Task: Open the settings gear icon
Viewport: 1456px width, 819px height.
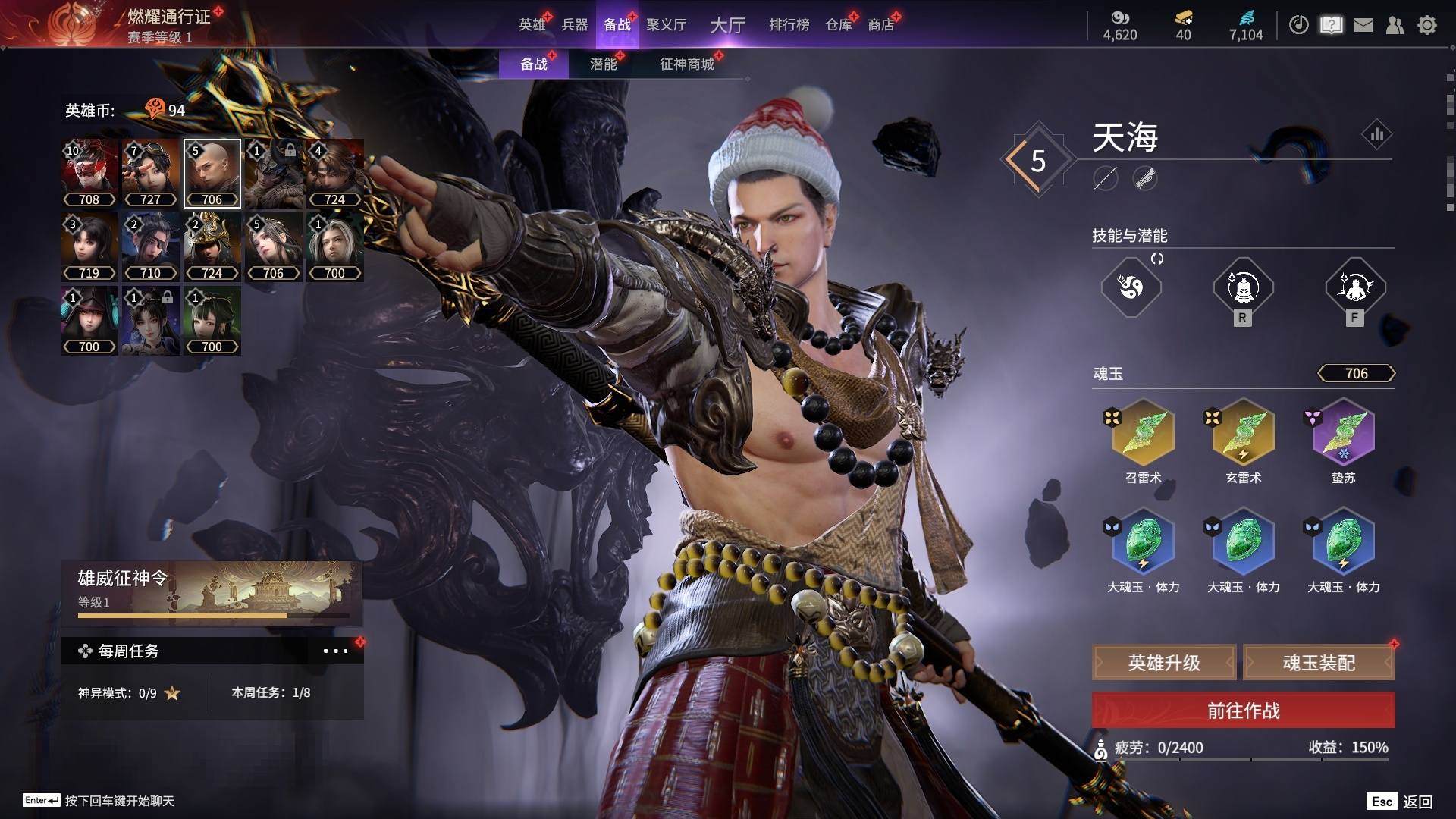Action: pos(1426,25)
